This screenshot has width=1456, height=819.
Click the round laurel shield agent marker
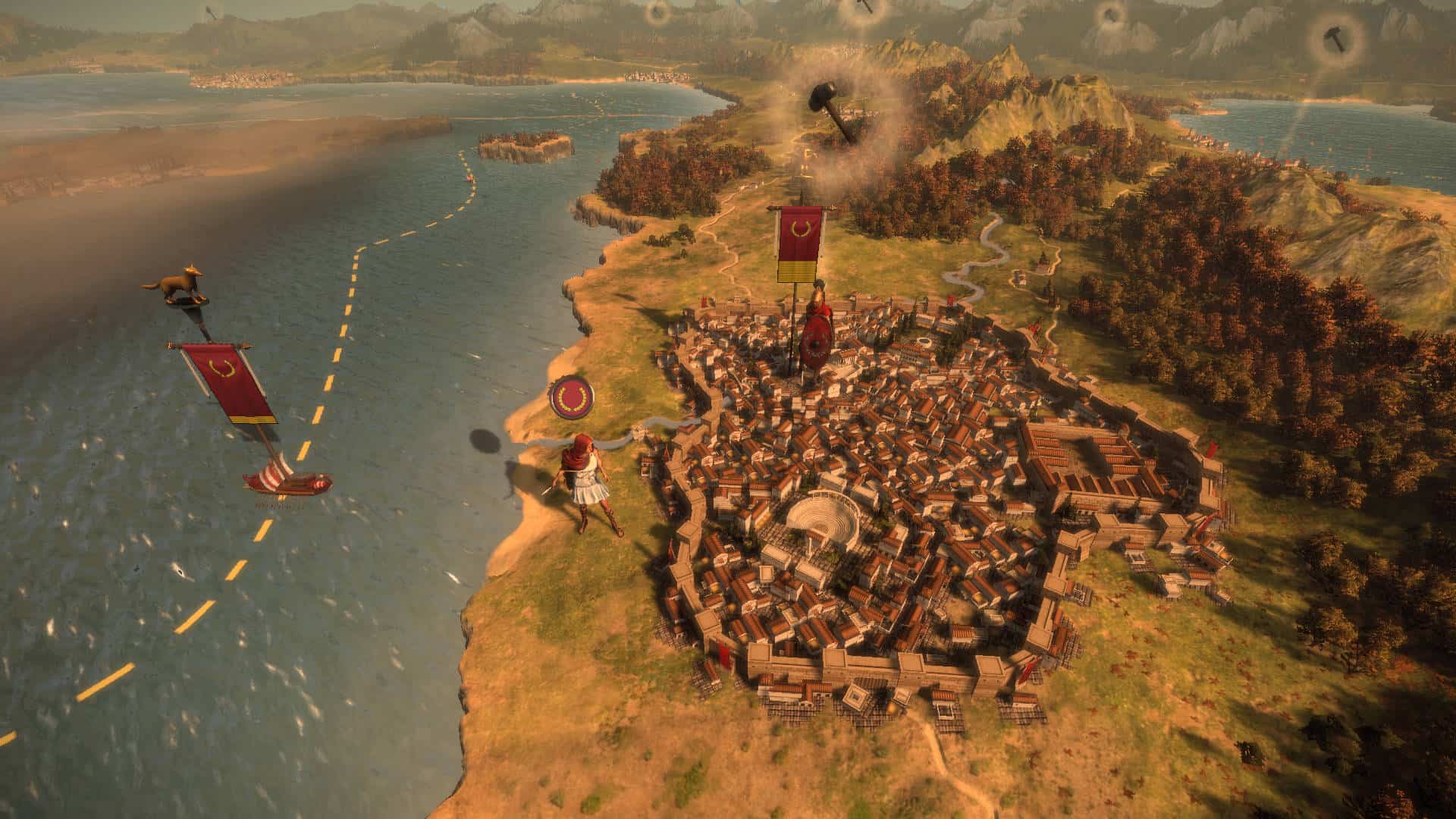point(573,398)
